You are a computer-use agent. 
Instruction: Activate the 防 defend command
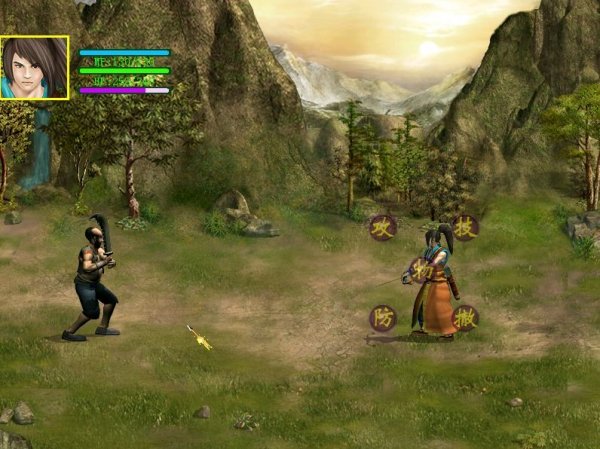tap(383, 318)
